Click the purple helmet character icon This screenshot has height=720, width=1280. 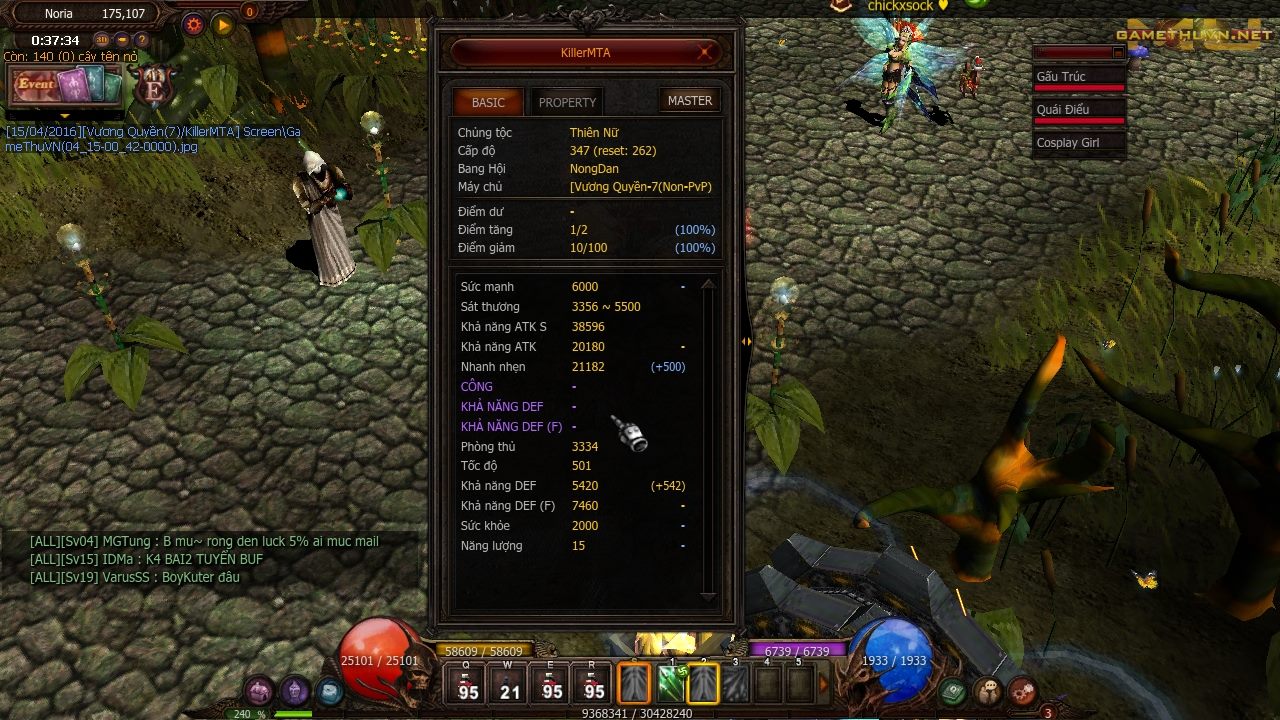click(x=294, y=690)
